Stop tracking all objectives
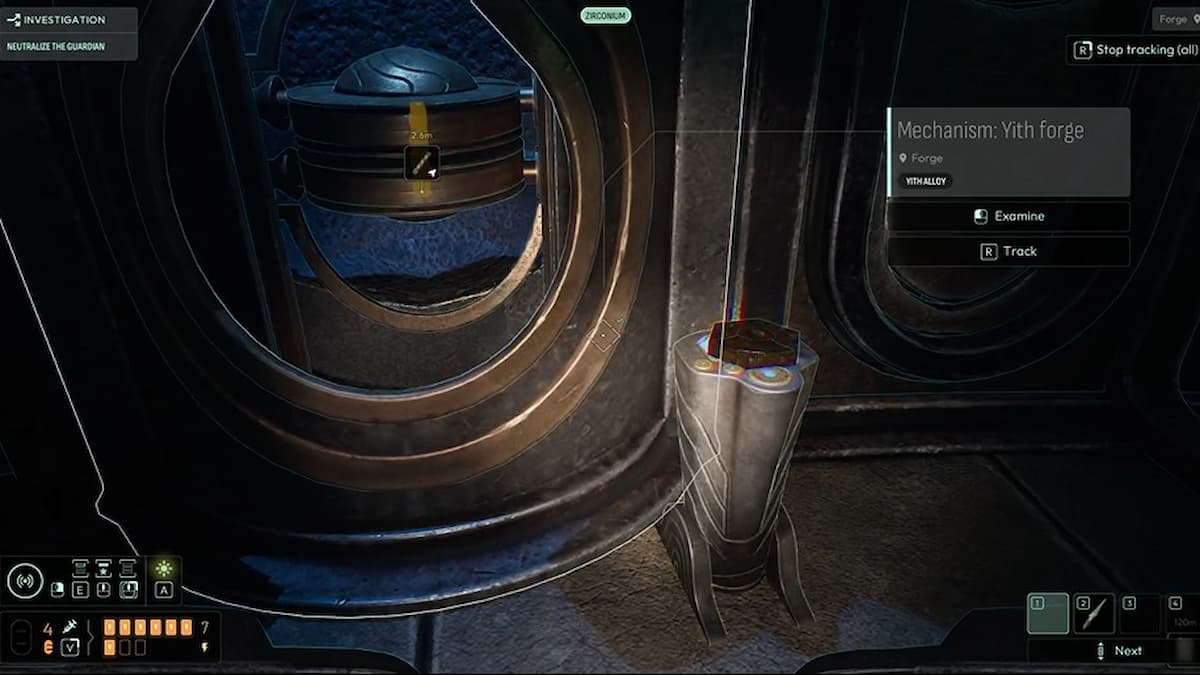The height and width of the screenshot is (675, 1200). pos(1134,49)
